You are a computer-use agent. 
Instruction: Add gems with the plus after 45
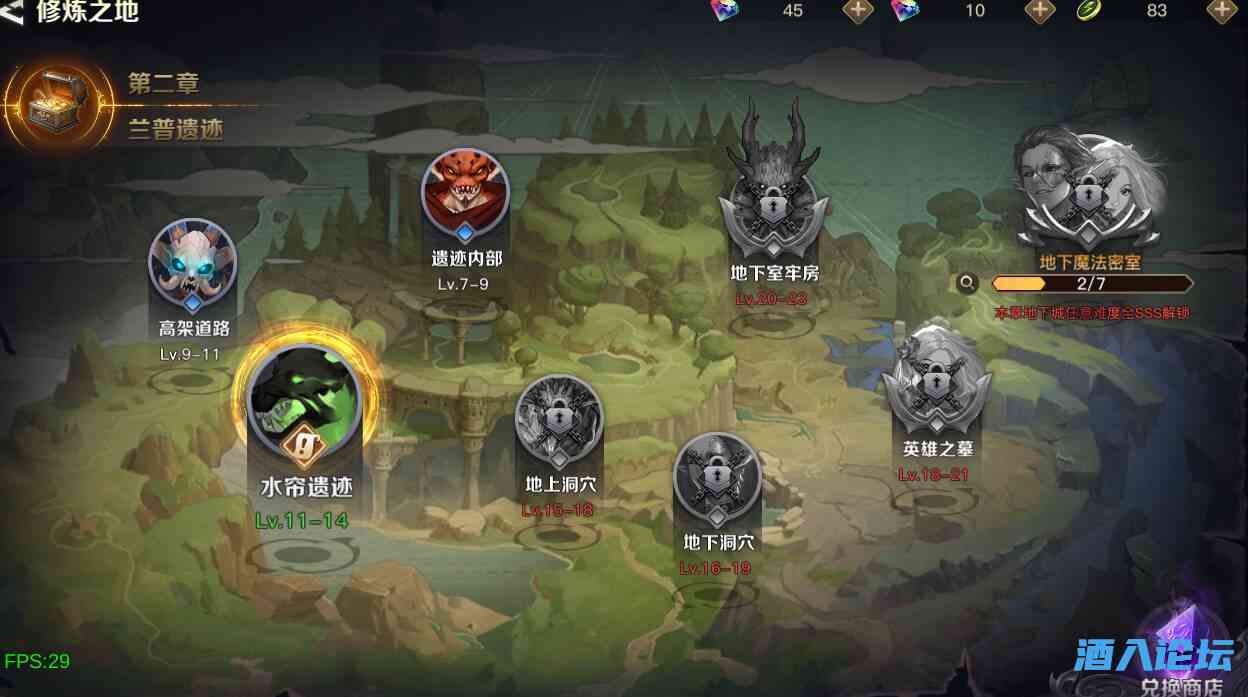(858, 11)
